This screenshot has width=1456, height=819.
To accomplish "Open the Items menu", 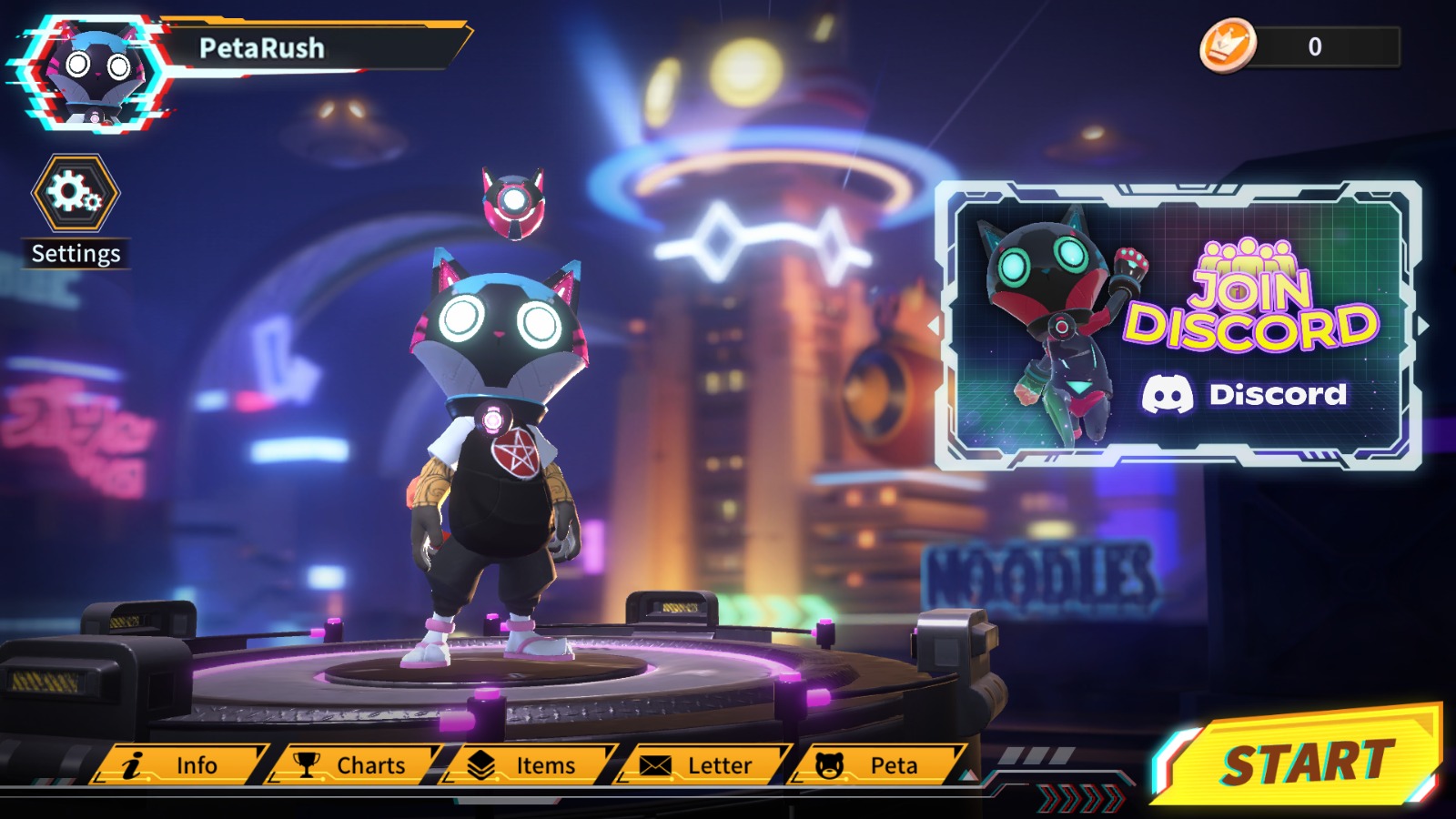I will [528, 765].
